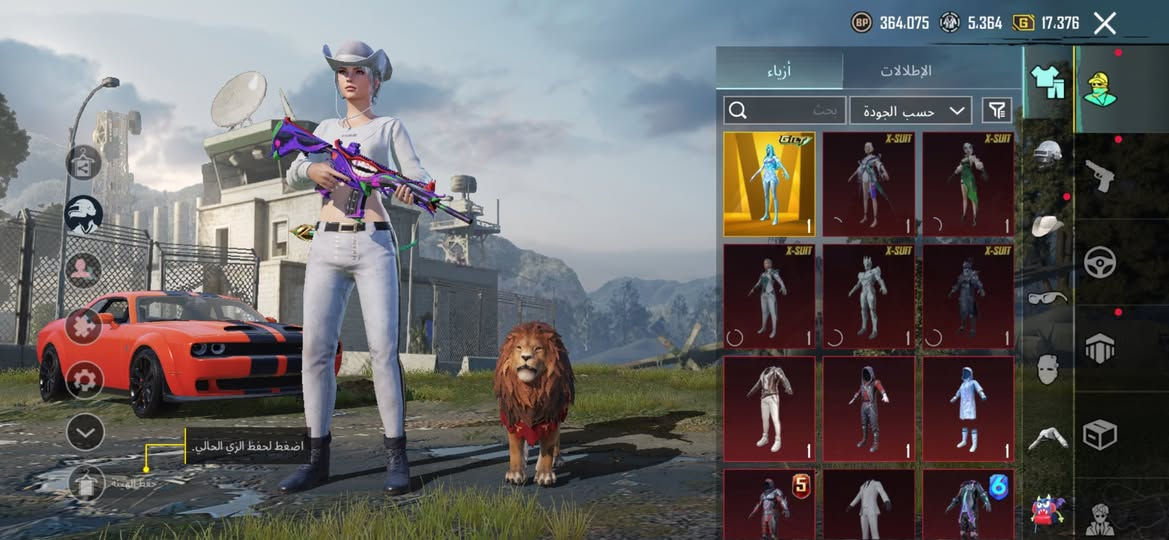Collapse the side menu with down arrow
Viewport: 1169px width, 540px height.
pos(85,432)
